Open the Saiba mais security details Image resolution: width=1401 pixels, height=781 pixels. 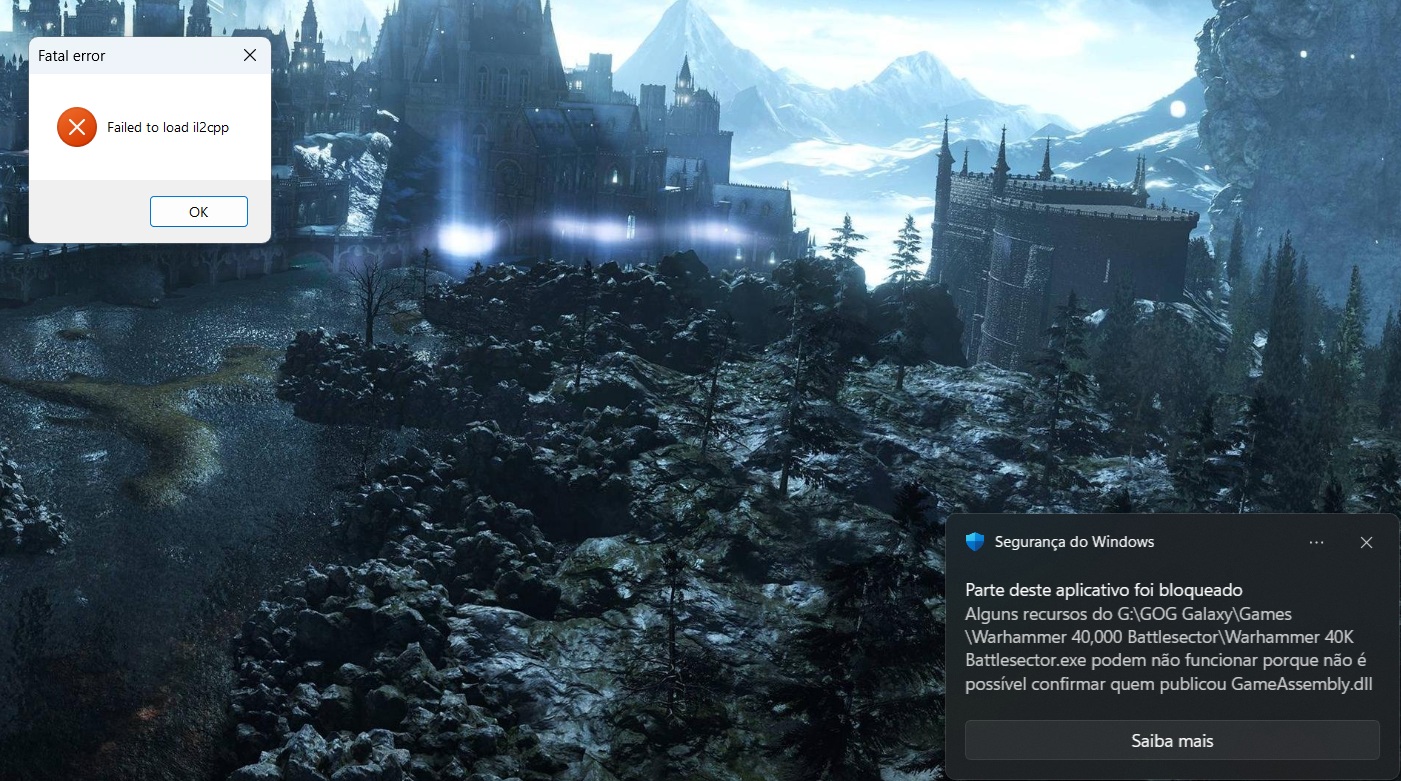(x=1172, y=741)
